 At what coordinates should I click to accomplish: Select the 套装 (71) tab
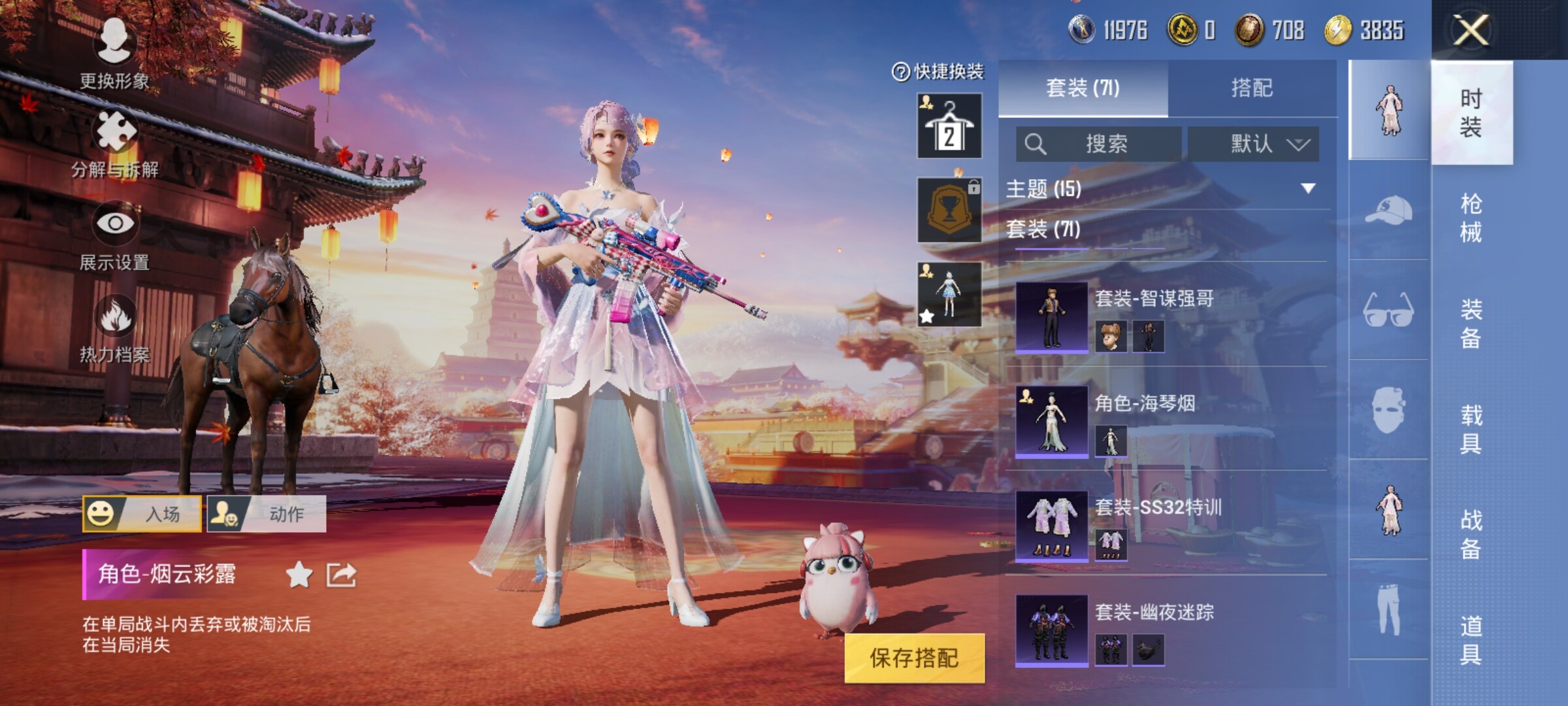(1083, 88)
